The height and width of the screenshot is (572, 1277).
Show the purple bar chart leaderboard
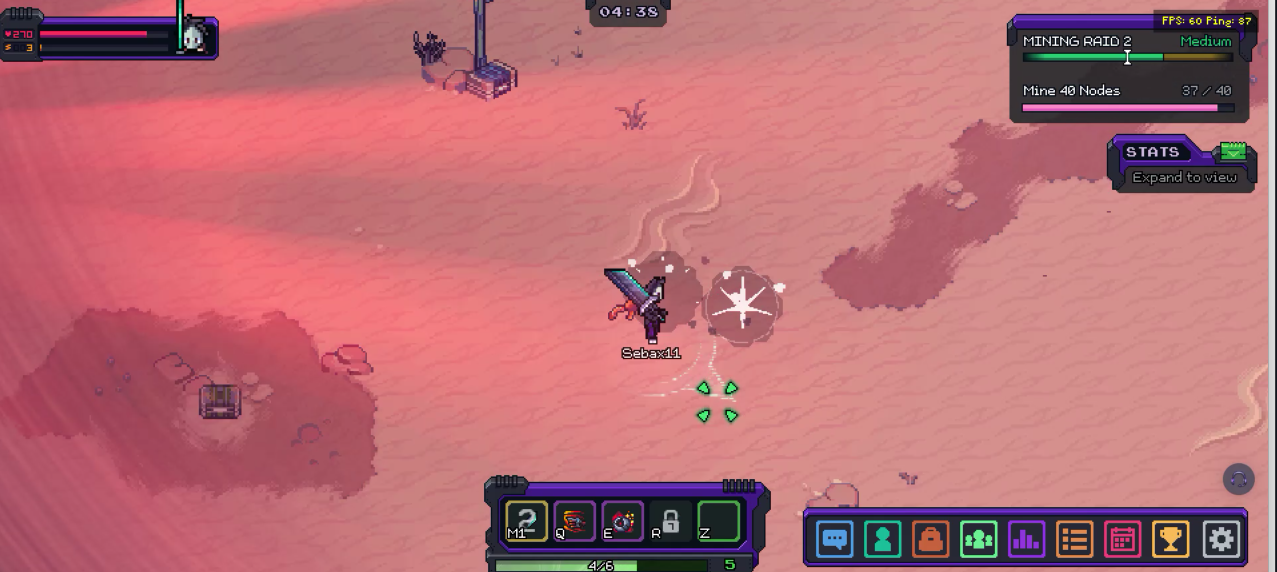point(1026,540)
